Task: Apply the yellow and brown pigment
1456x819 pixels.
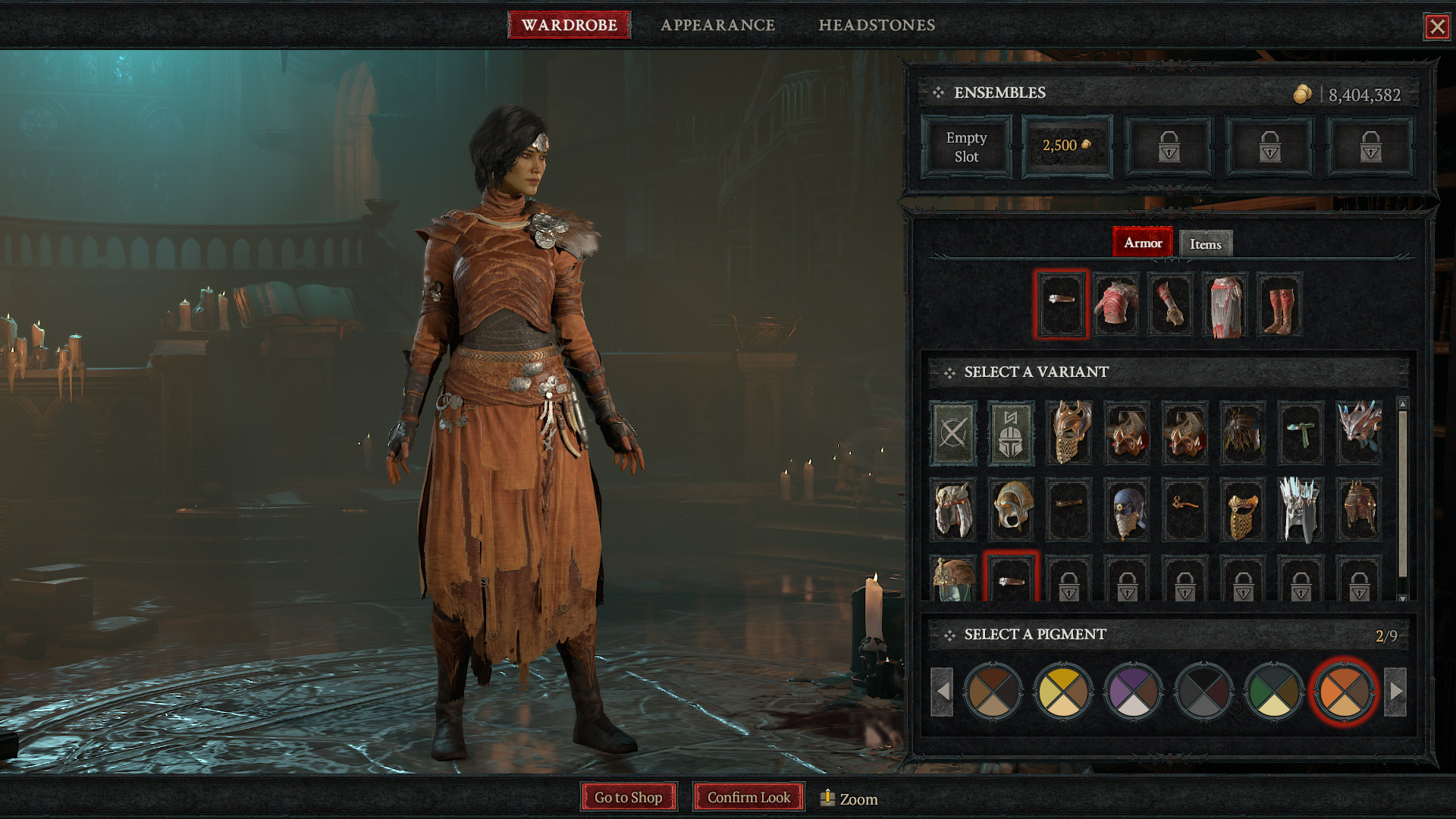Action: tap(1062, 692)
